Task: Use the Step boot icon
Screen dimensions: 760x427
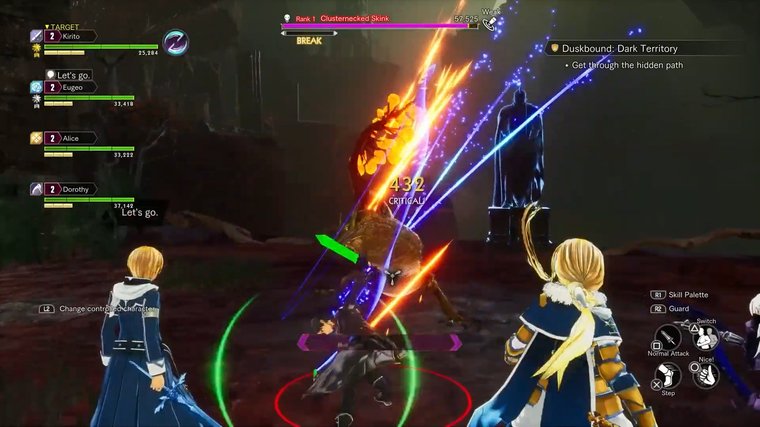Action: (x=667, y=375)
